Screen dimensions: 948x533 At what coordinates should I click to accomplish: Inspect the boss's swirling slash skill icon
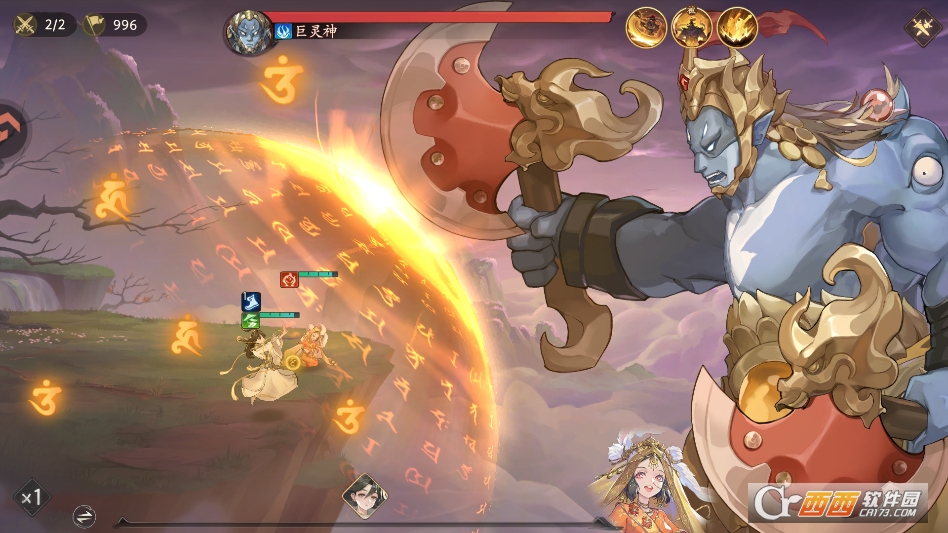coord(646,27)
